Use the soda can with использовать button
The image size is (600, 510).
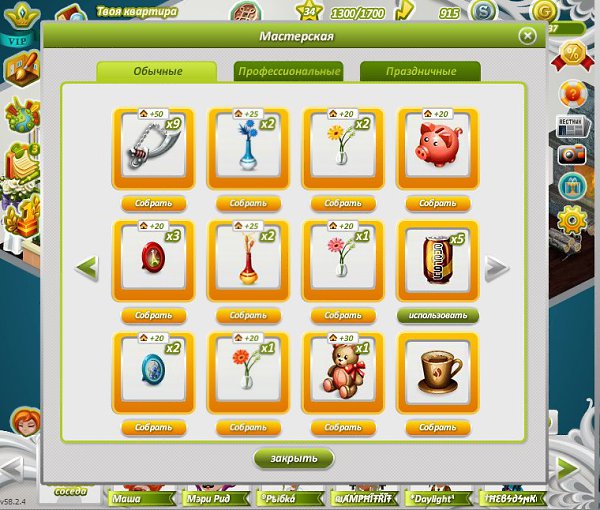click(437, 315)
